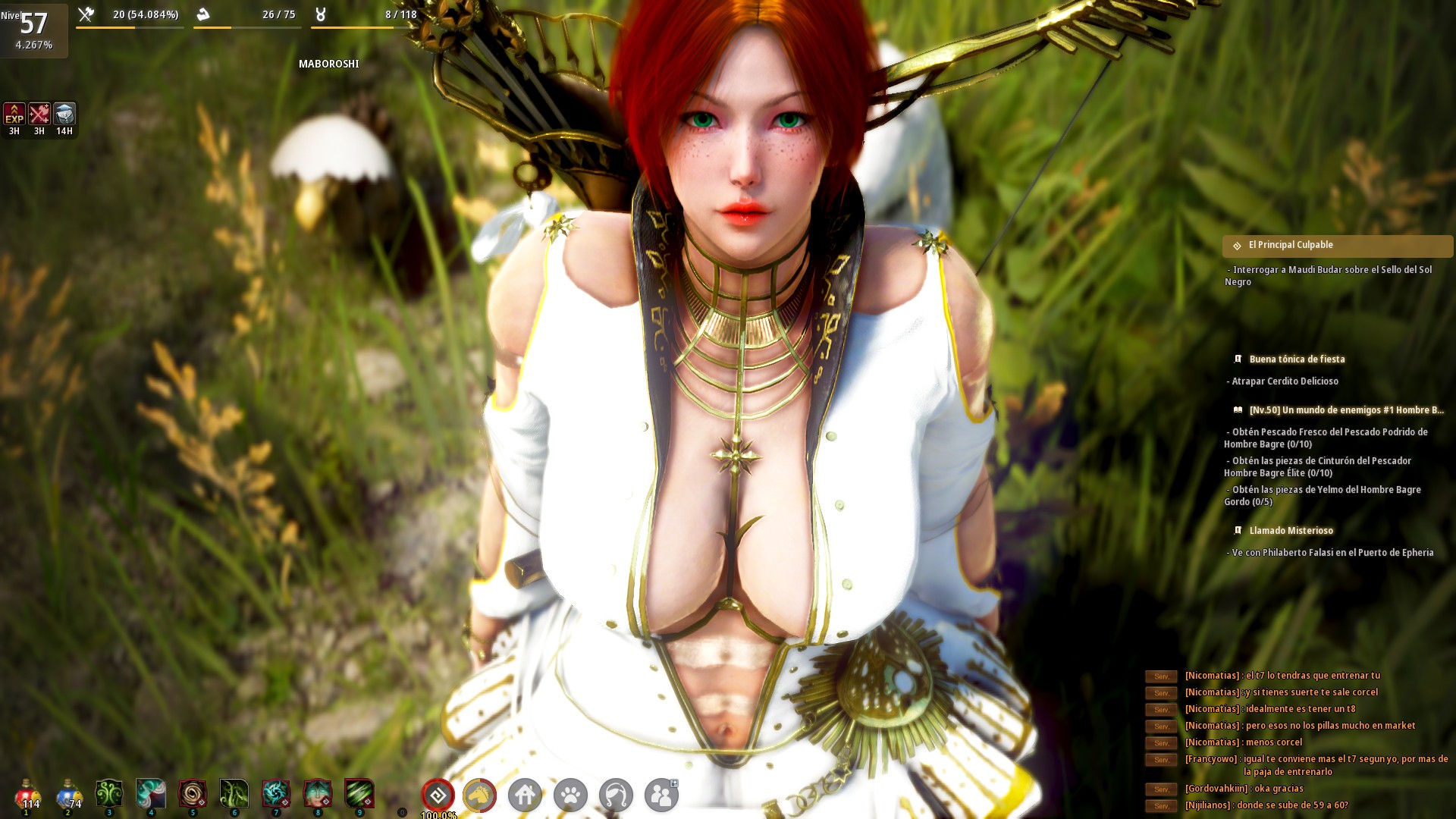Click the 14H life skill buff icon
Screen dimensions: 1456x819
click(65, 115)
